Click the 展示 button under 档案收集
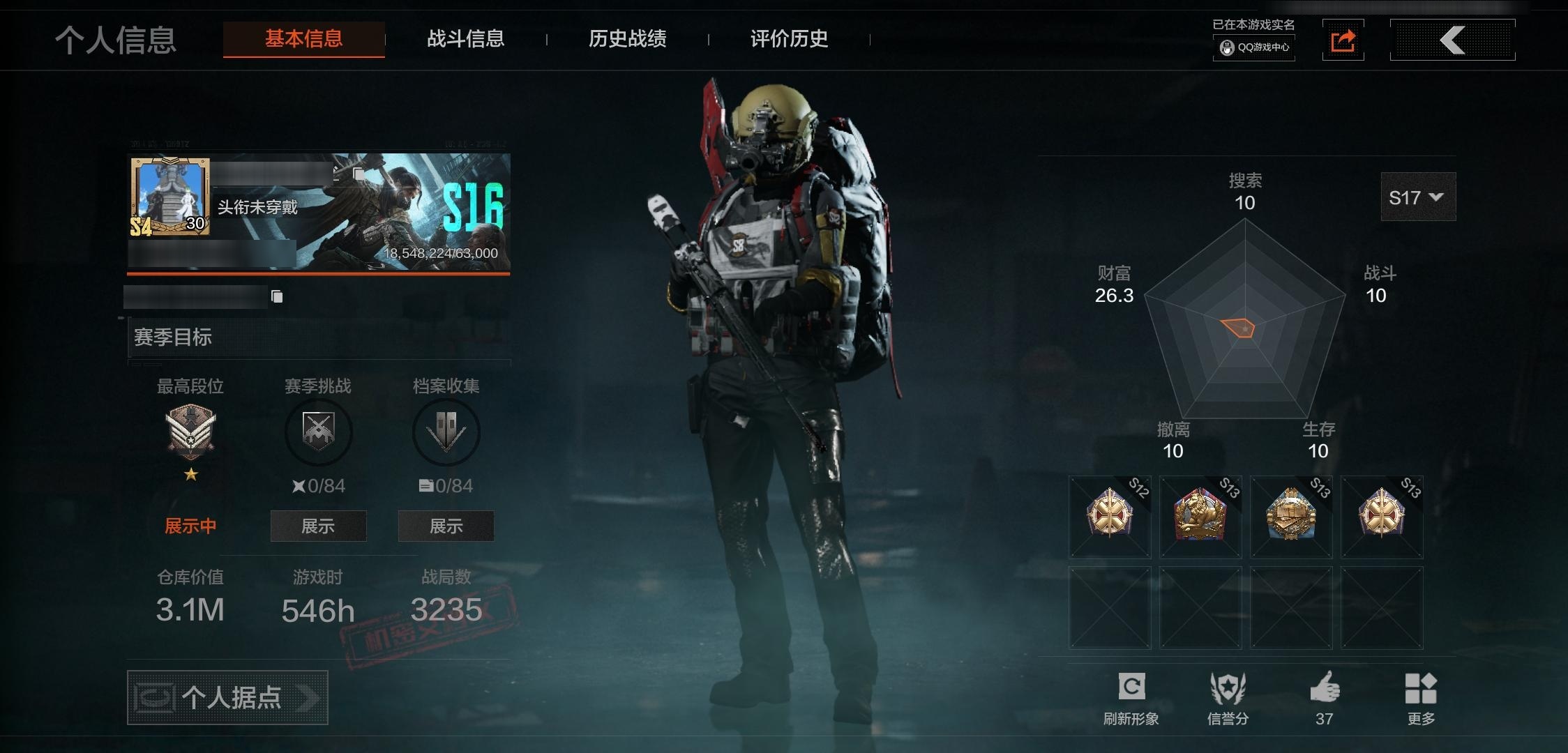 point(446,526)
